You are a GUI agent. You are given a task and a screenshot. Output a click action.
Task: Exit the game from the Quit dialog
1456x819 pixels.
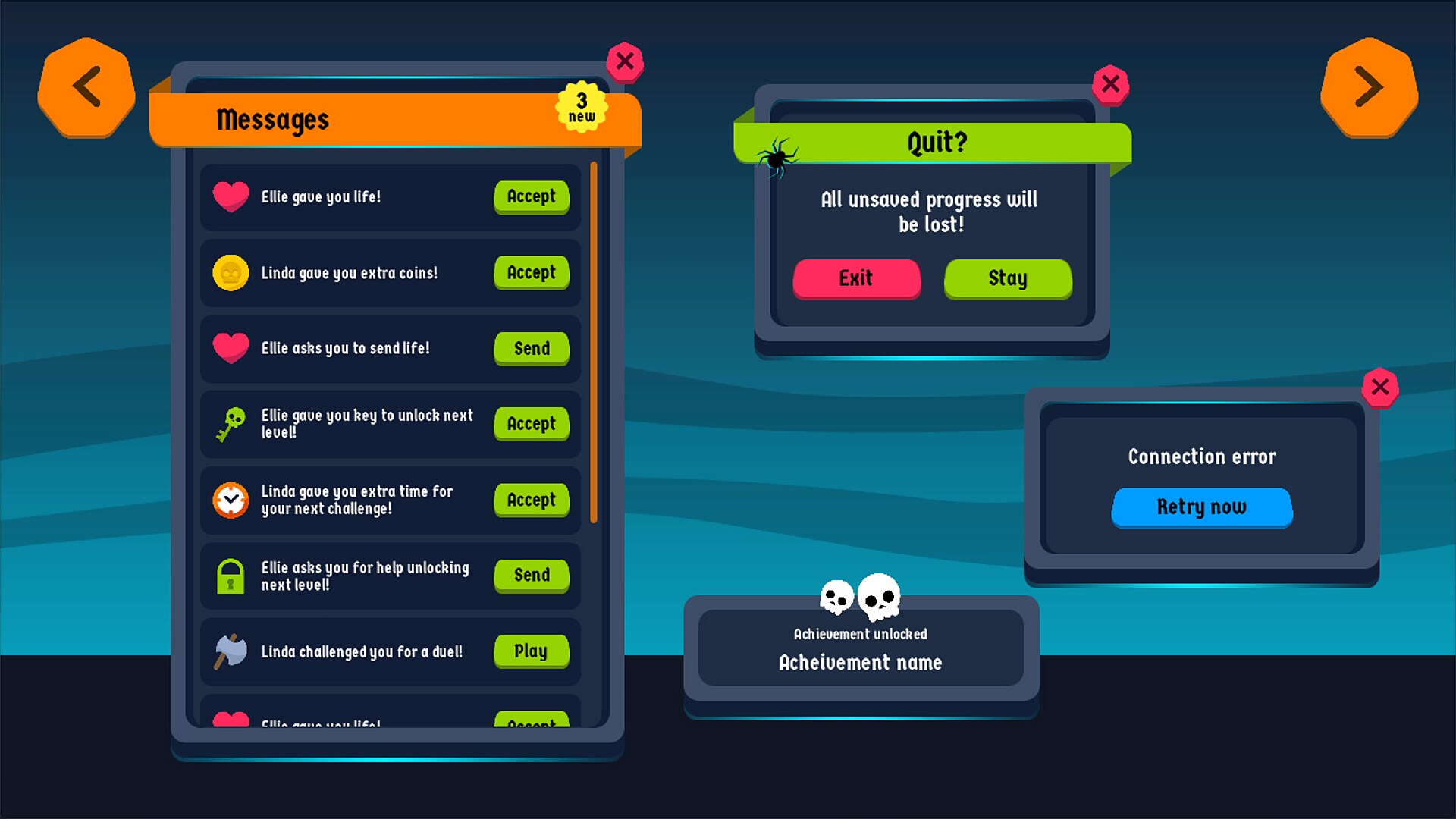(x=856, y=279)
